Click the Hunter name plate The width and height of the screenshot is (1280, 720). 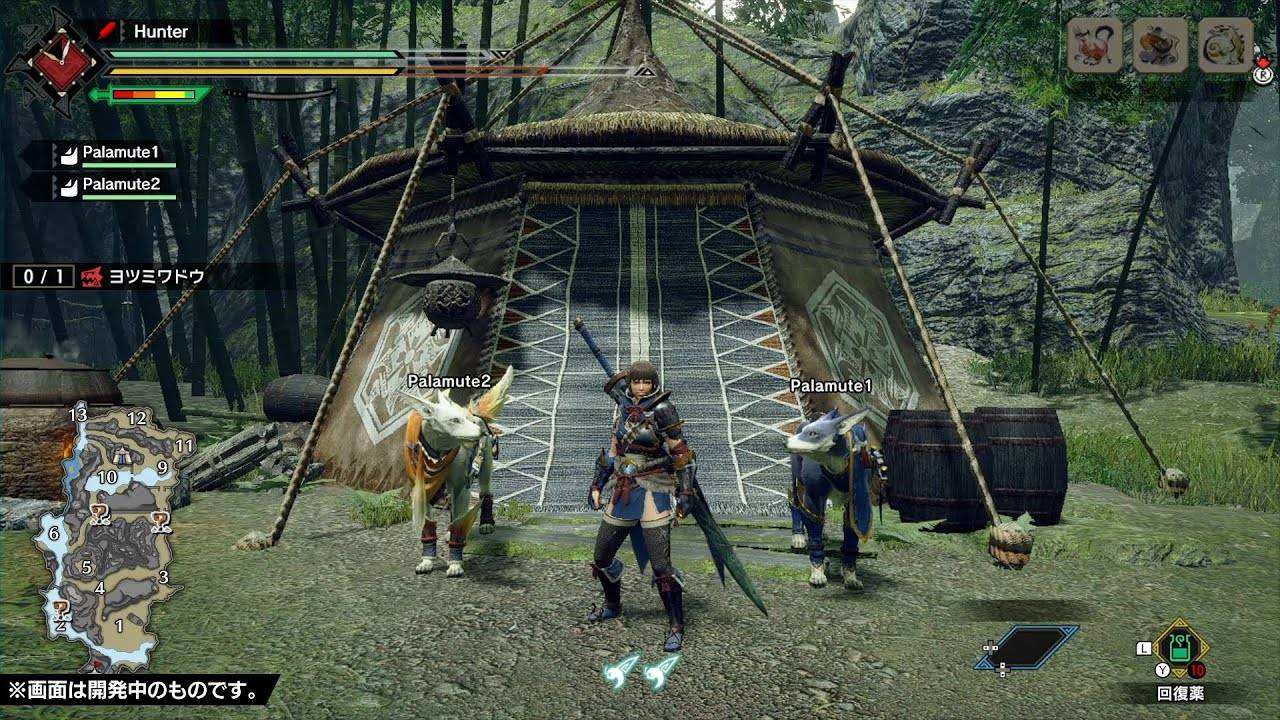coord(160,31)
